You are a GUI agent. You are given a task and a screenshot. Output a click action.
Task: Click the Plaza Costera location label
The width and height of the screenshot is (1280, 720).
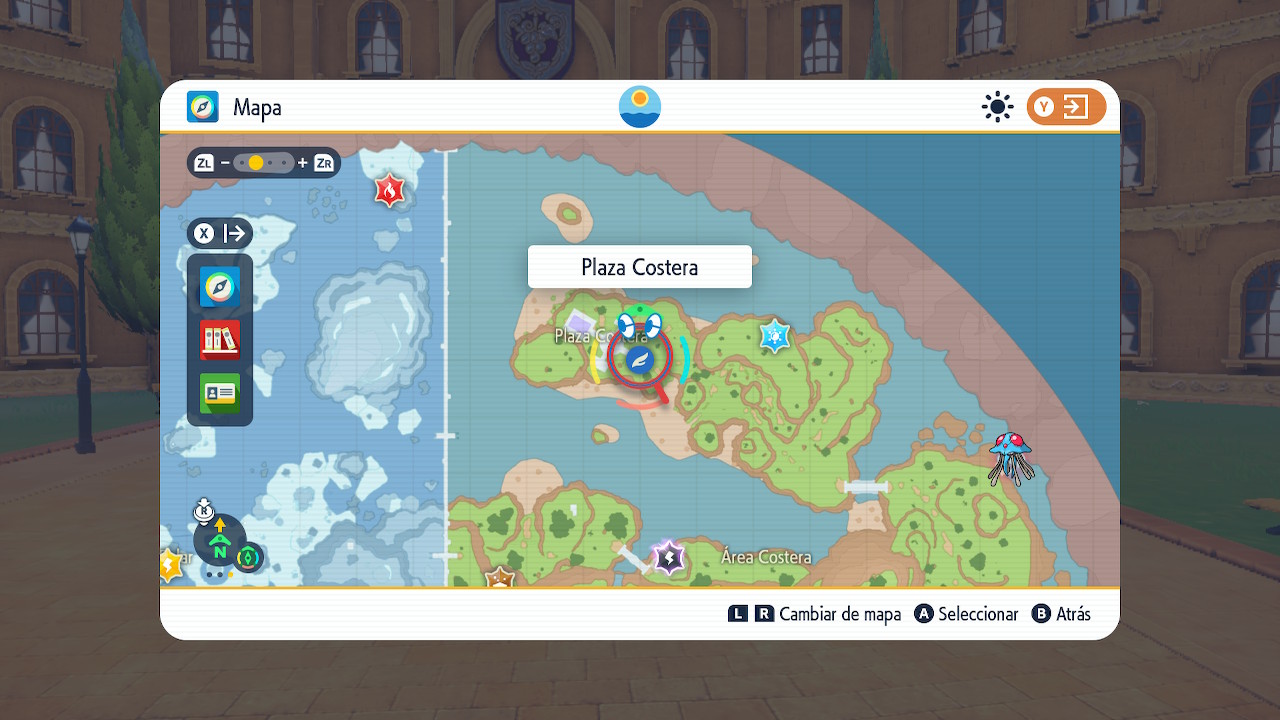coord(640,267)
